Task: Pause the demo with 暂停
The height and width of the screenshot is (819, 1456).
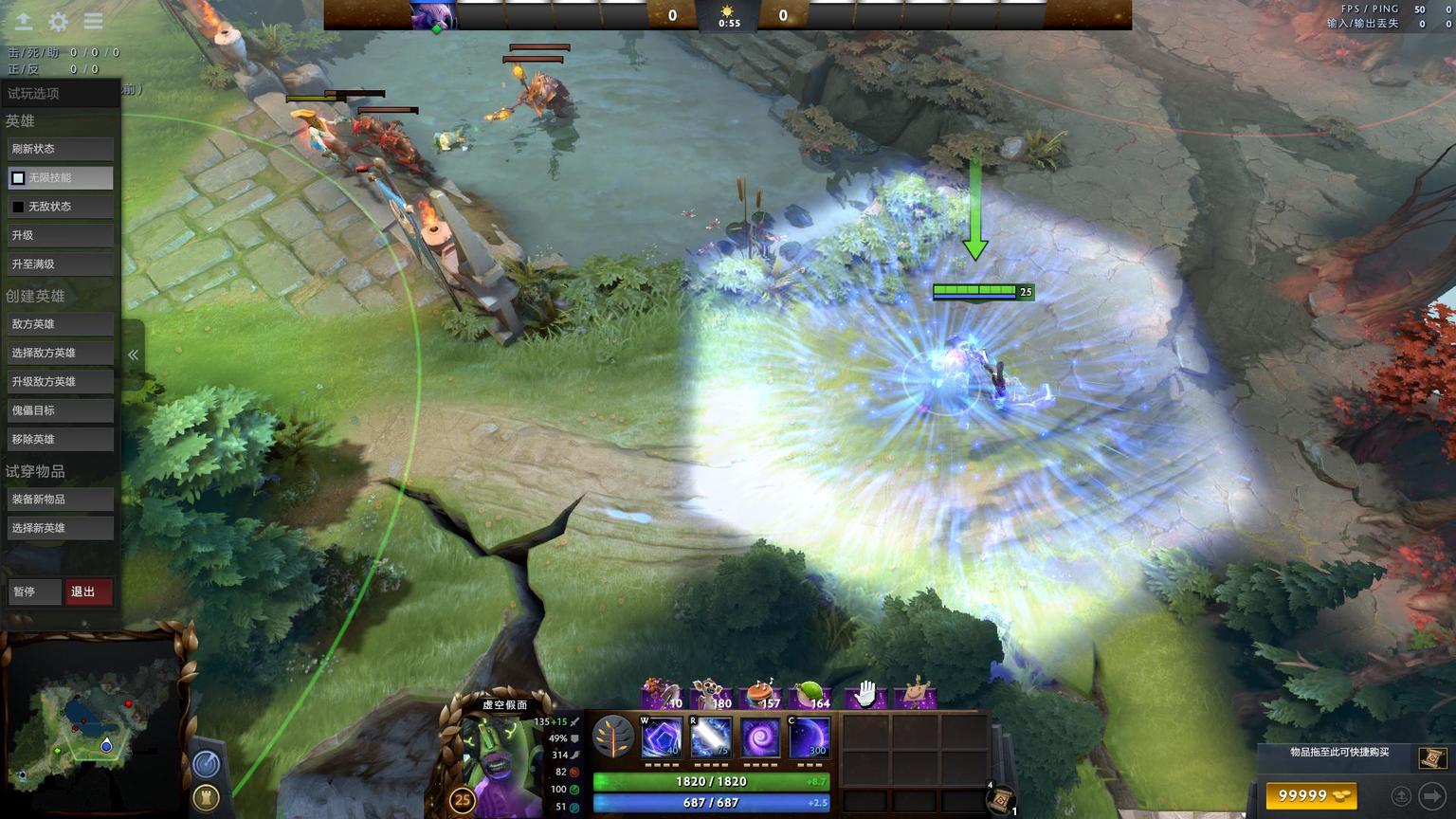Action: [33, 591]
